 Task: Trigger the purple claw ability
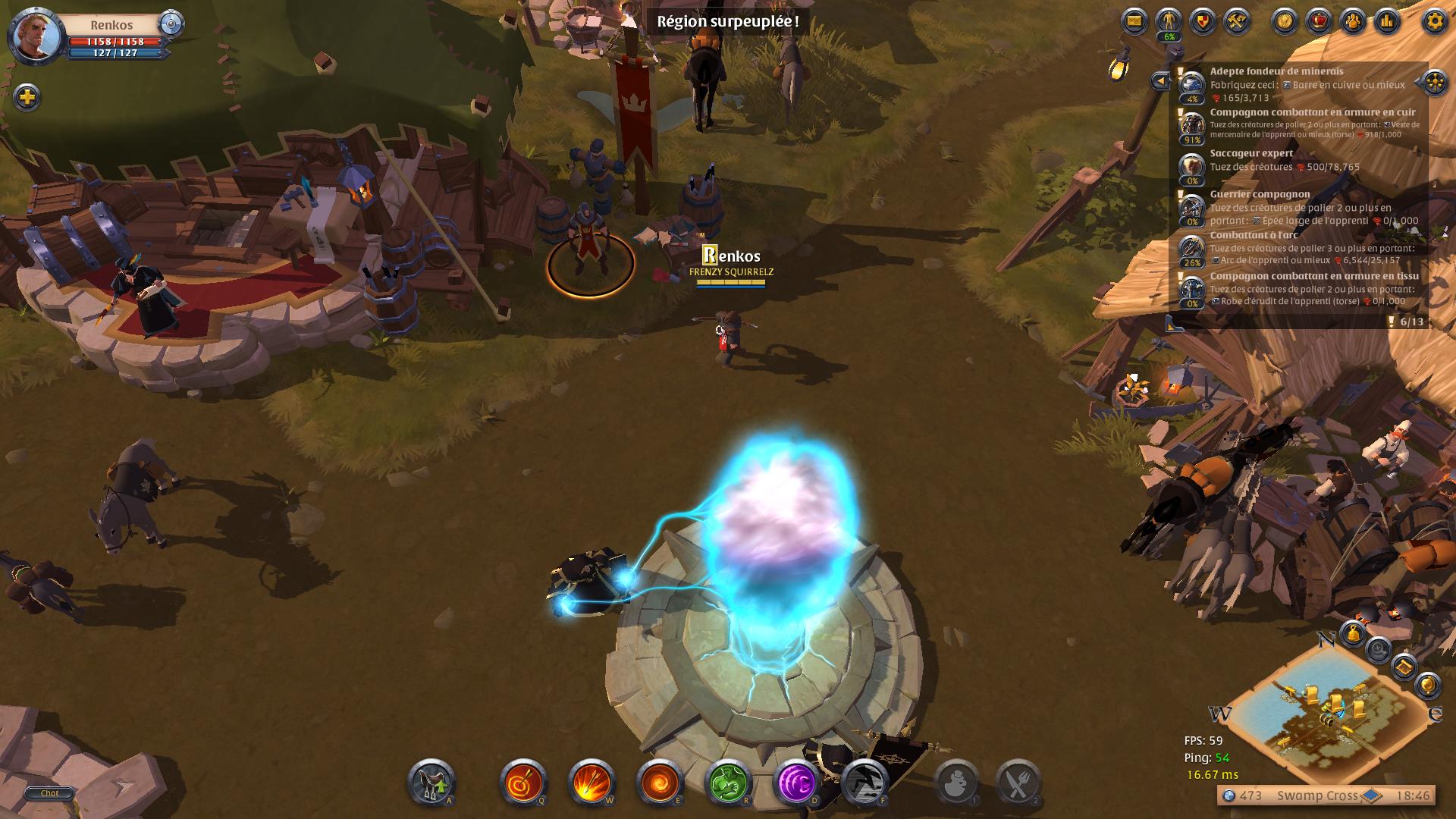(x=796, y=782)
